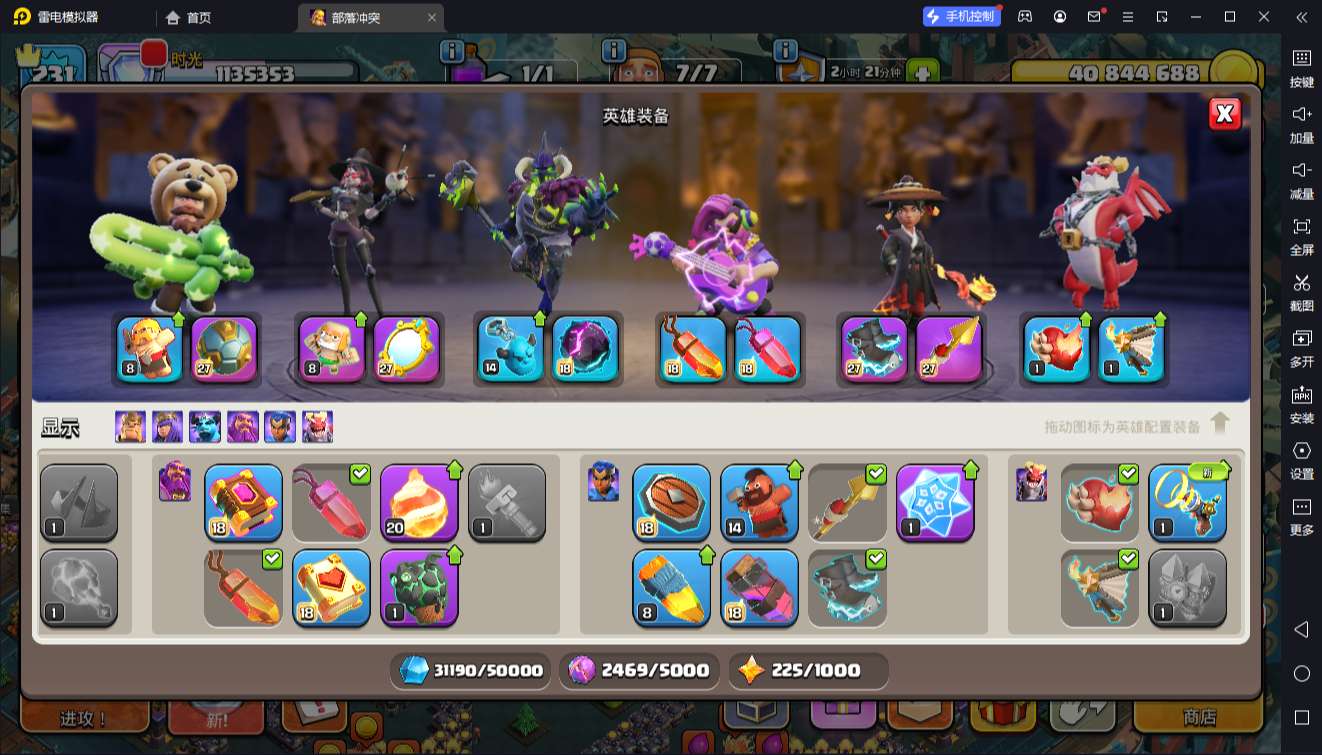The image size is (1322, 755).
Task: Click the equipped golden mirror slot
Action: click(x=407, y=349)
